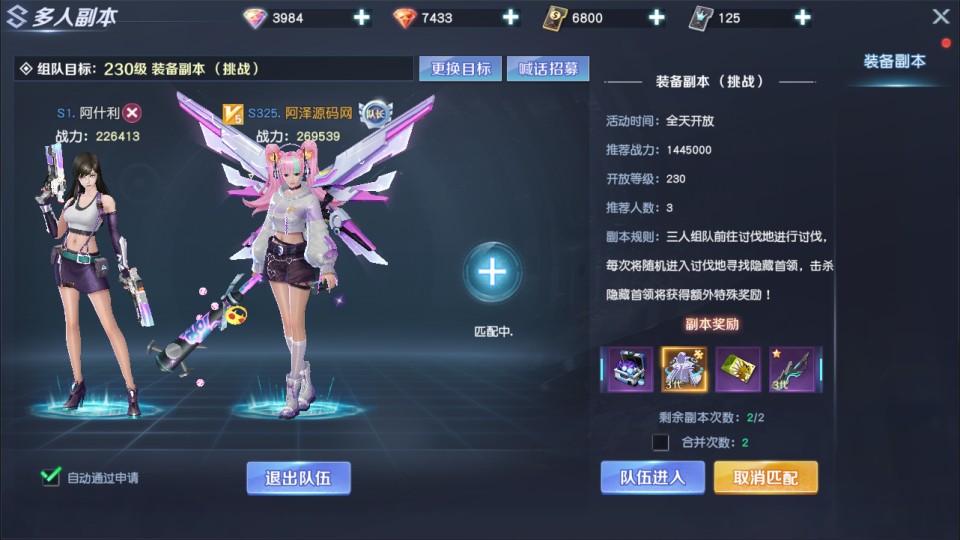The image size is (960, 540).
Task: Inspect the winged weapon reward icon
Action: pos(792,369)
